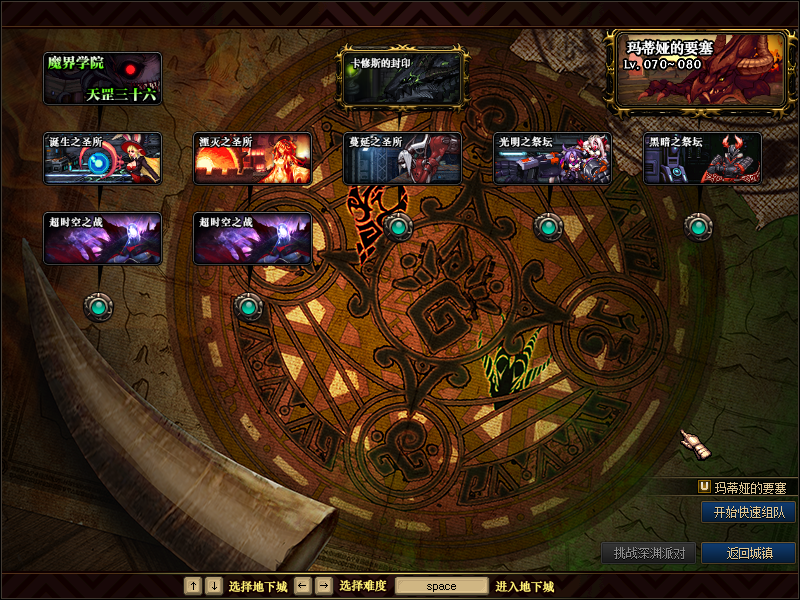
Task: Start quick party matching (开始快速组队)
Action: click(x=748, y=512)
